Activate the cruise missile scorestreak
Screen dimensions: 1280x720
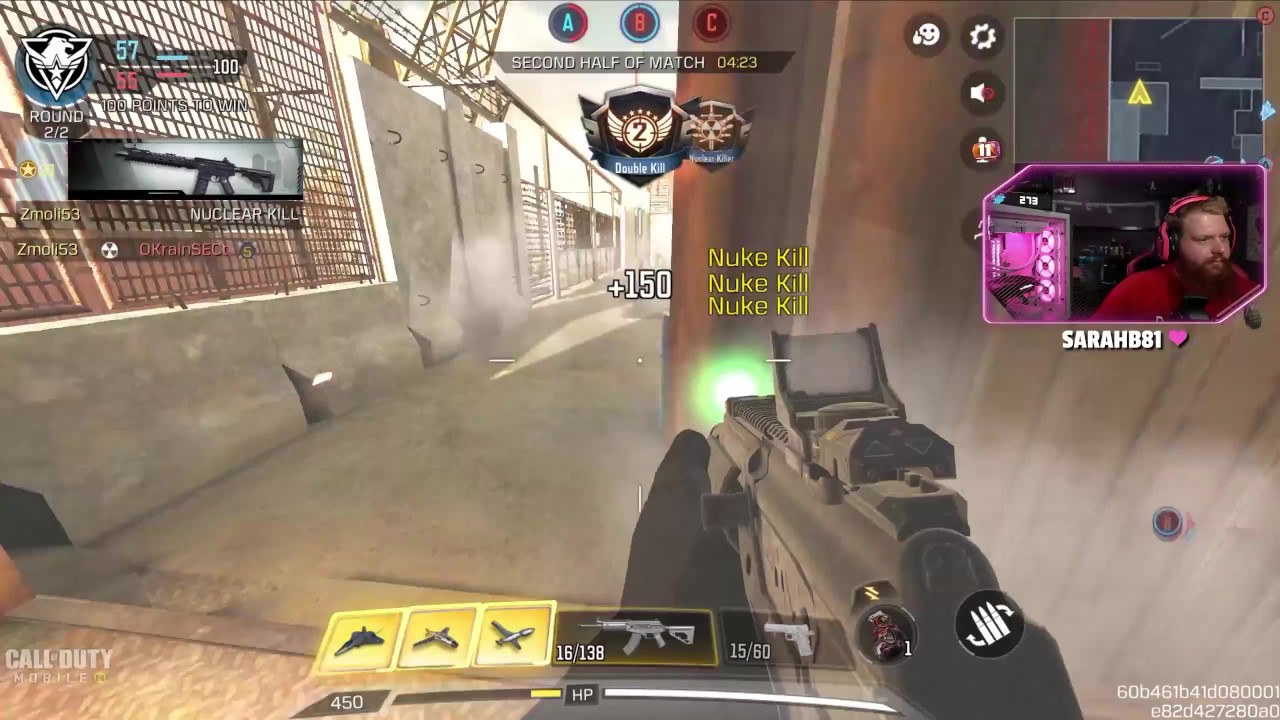[x=513, y=639]
